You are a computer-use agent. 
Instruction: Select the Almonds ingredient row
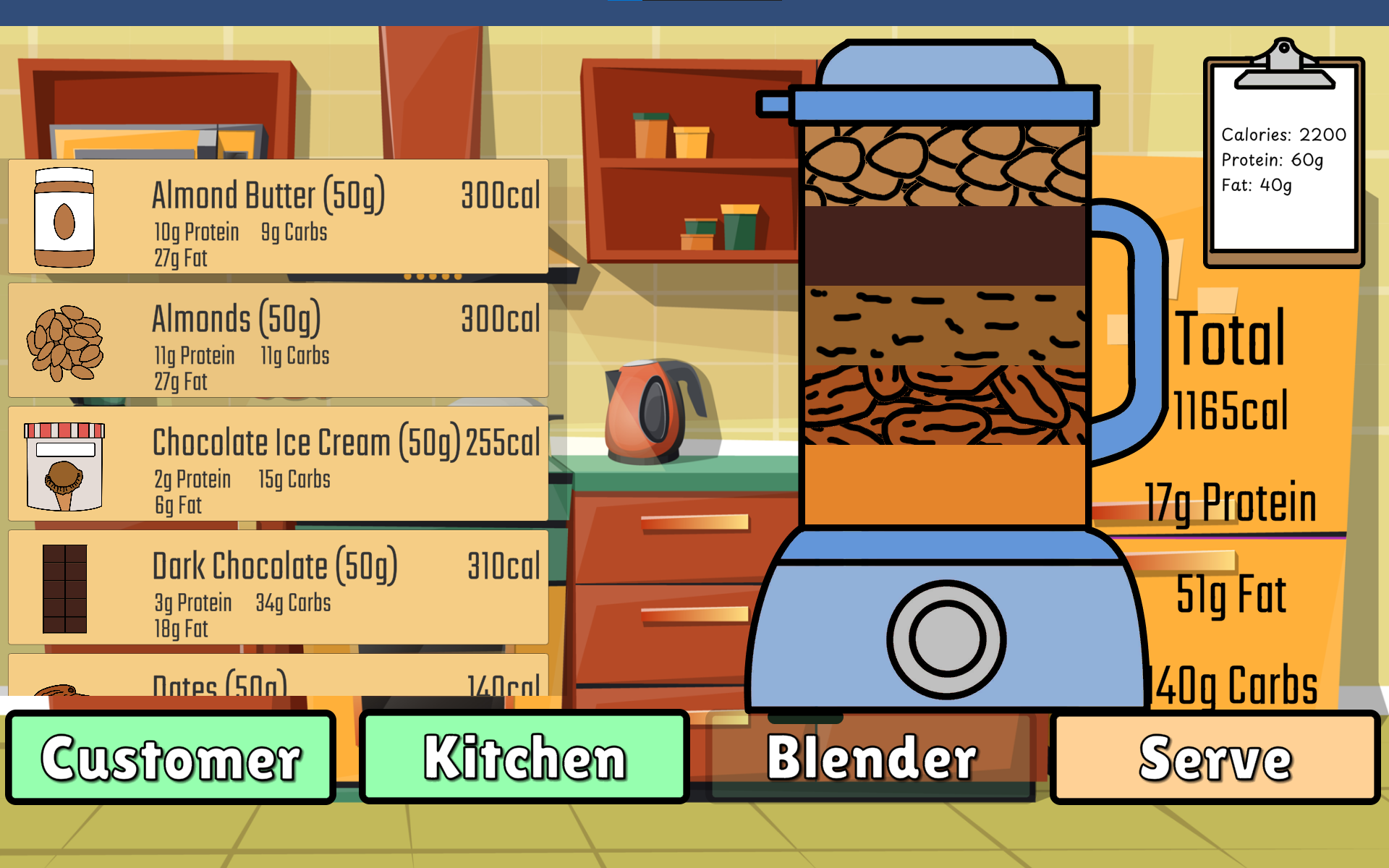pyautogui.click(x=278, y=340)
